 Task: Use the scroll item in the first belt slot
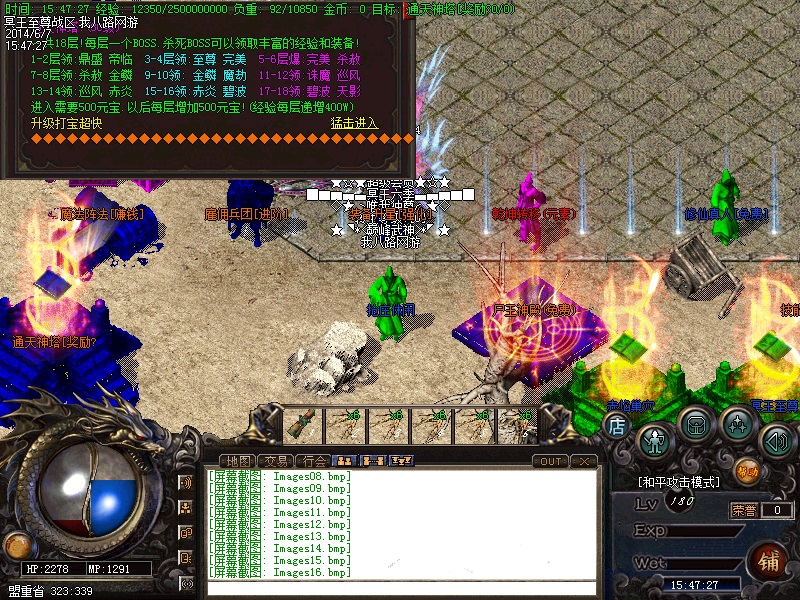tap(300, 425)
